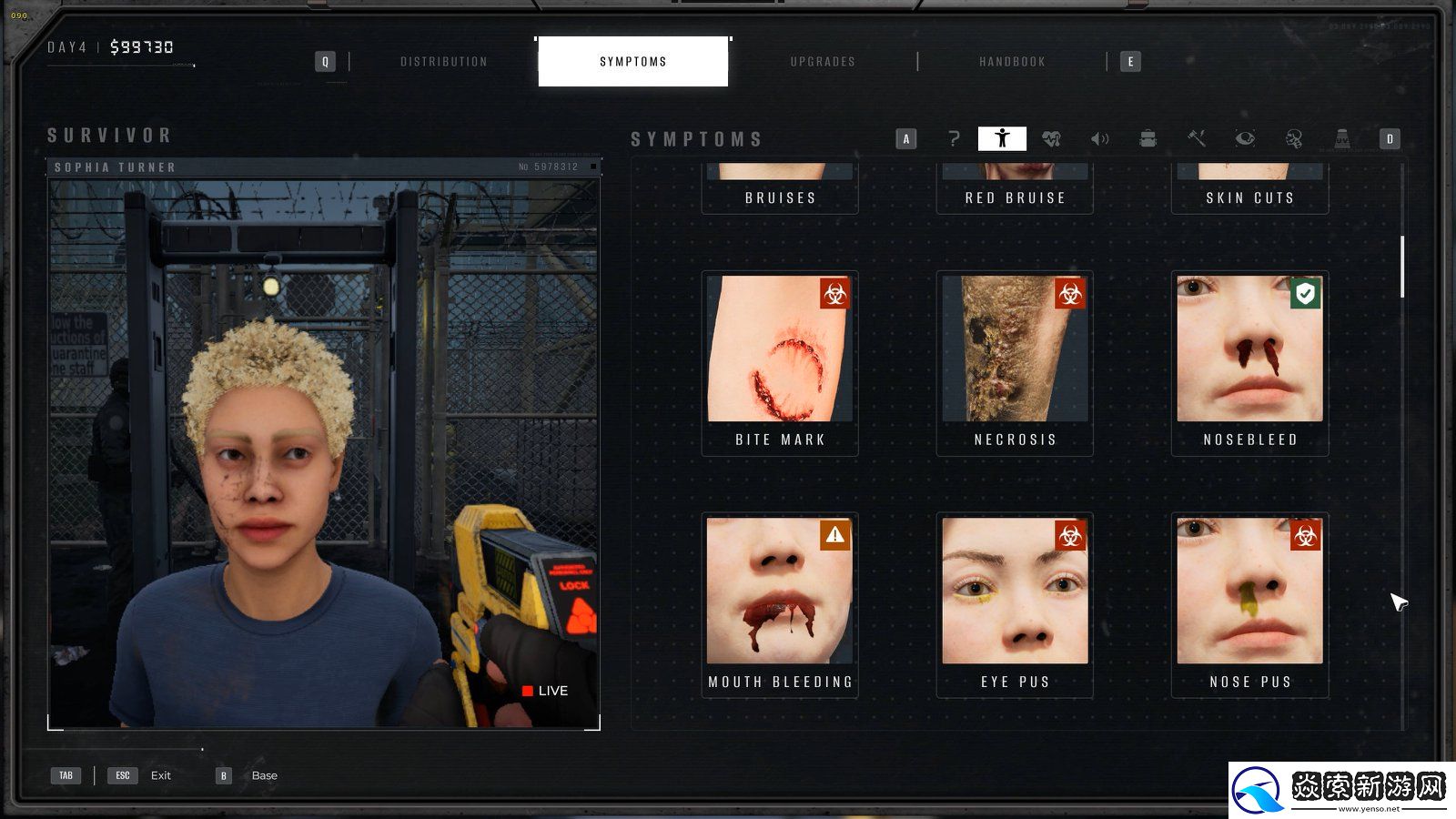Open the Bite Mark symptom card
This screenshot has height=819, width=1456.
pyautogui.click(x=780, y=363)
